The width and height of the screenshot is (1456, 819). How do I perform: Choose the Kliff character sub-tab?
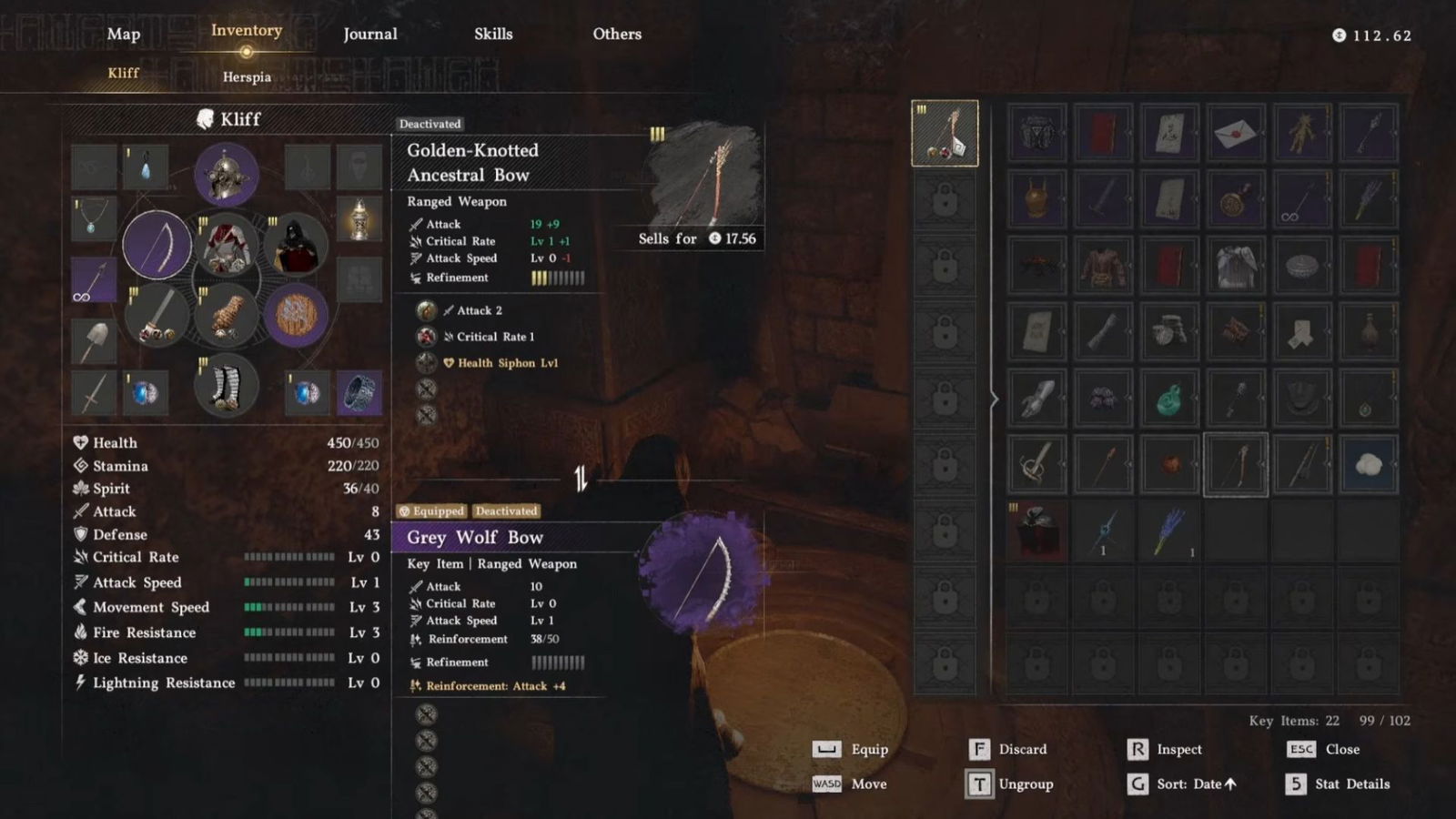tap(124, 73)
